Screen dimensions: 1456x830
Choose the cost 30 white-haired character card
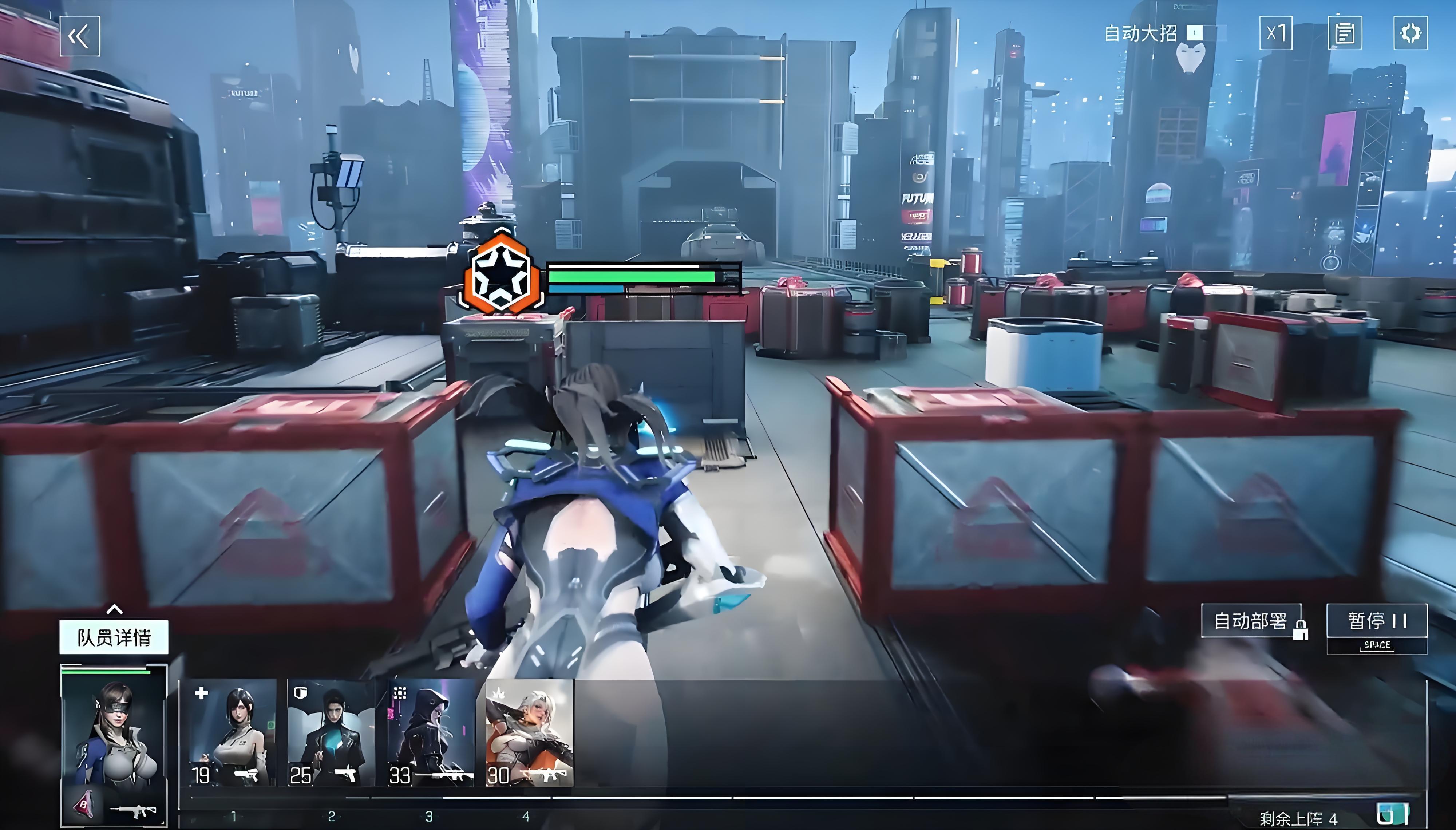coord(529,732)
